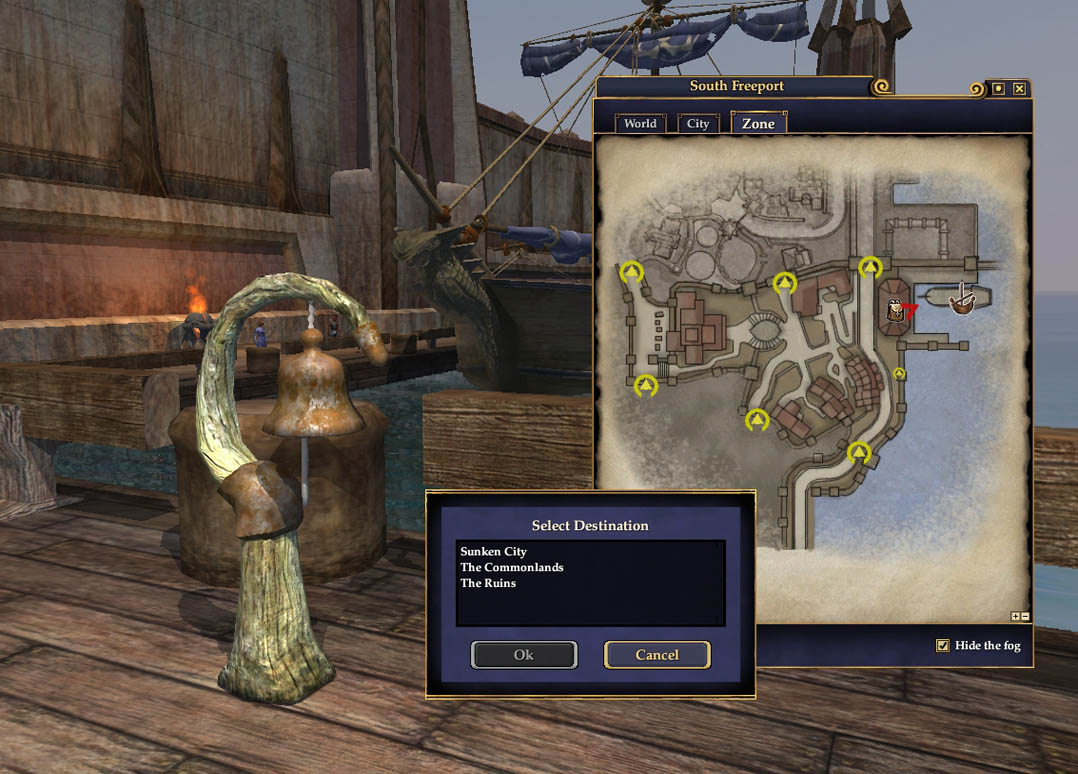The height and width of the screenshot is (774, 1078).
Task: Zoom out the map with minus button
Action: pos(1025,617)
